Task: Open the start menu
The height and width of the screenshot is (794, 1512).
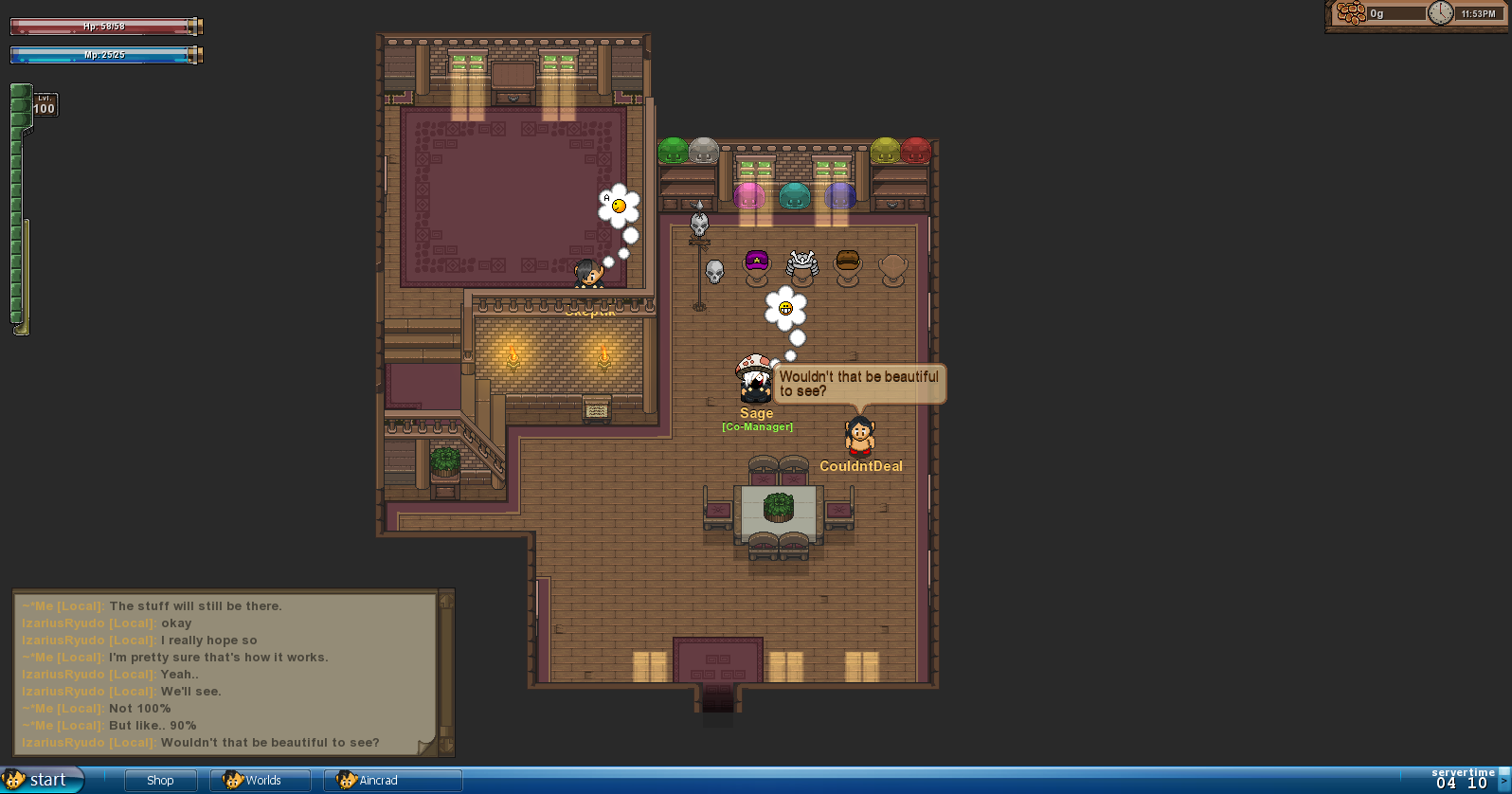Action: 38,780
